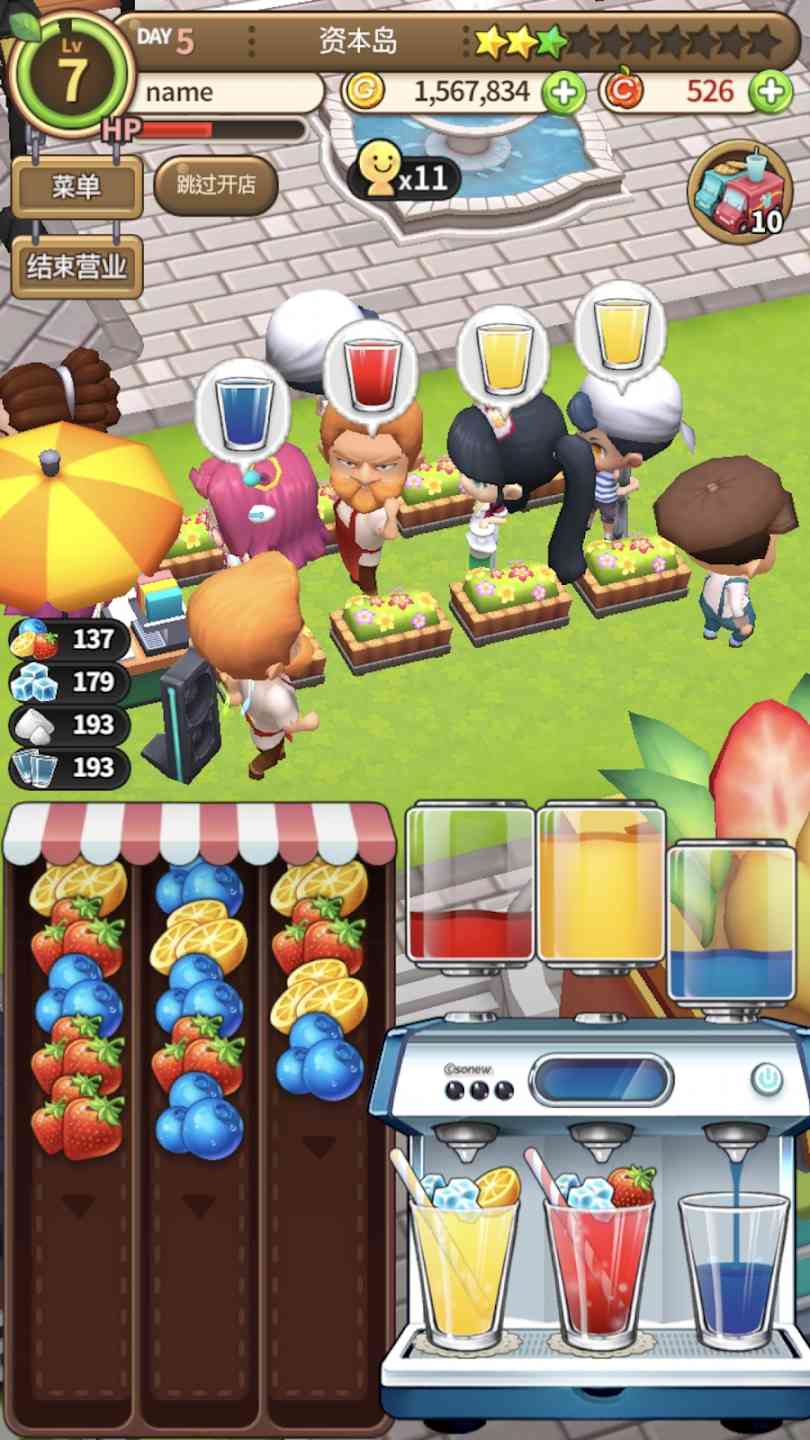
Task: Click the player name field
Action: [228, 93]
